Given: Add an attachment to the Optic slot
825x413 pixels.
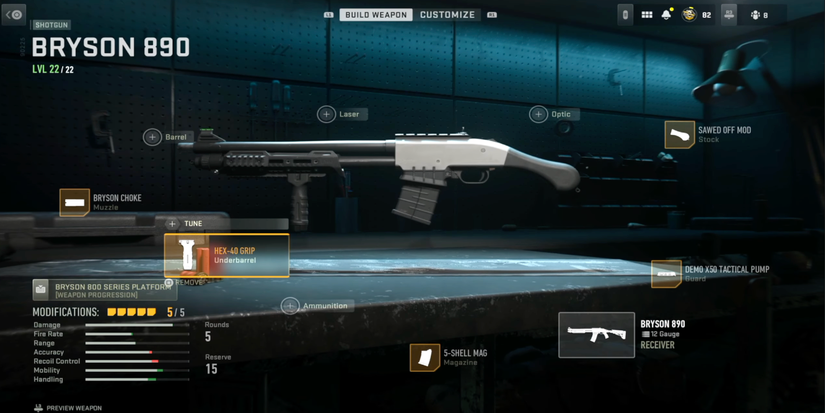Looking at the screenshot, I should pos(539,114).
